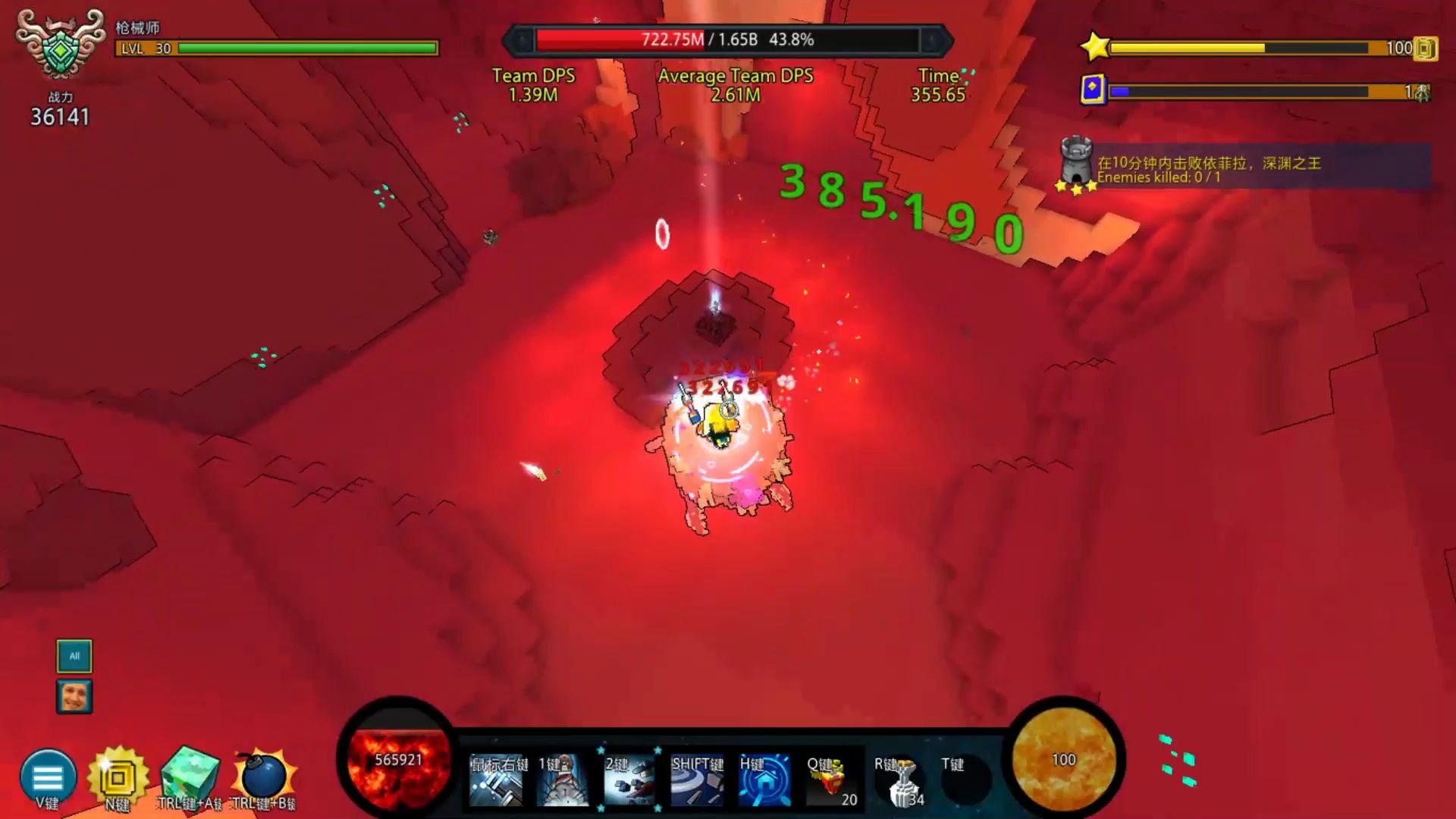Click the green shield class badge

(61, 47)
